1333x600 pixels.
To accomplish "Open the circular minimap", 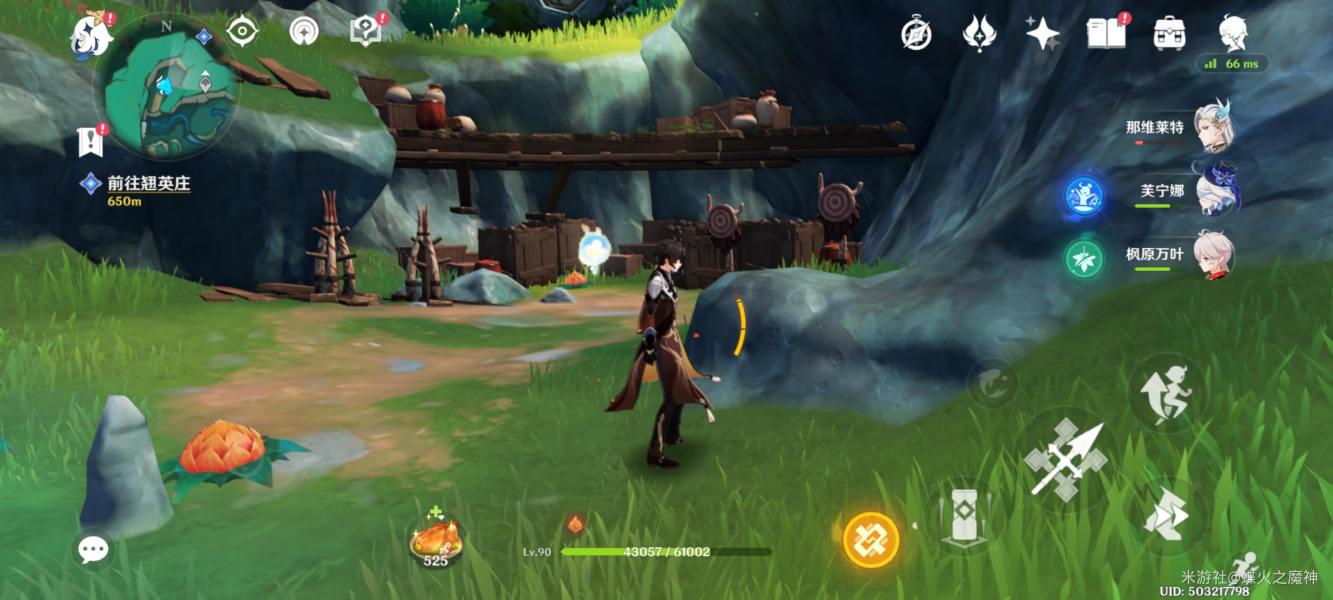I will [167, 90].
